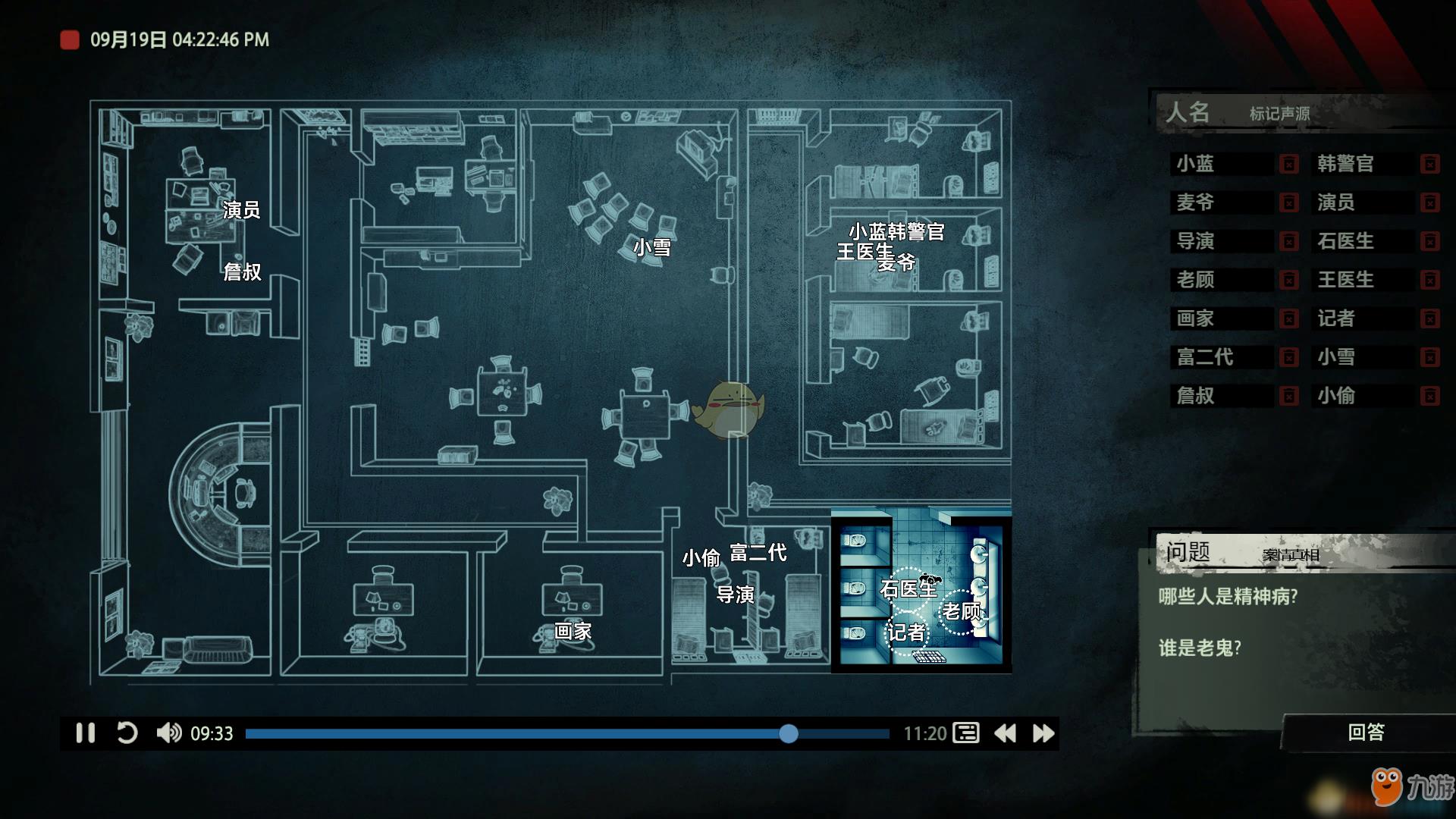Image resolution: width=1456 pixels, height=819 pixels.
Task: Choose 小蓝 in the name list
Action: [x=1196, y=164]
